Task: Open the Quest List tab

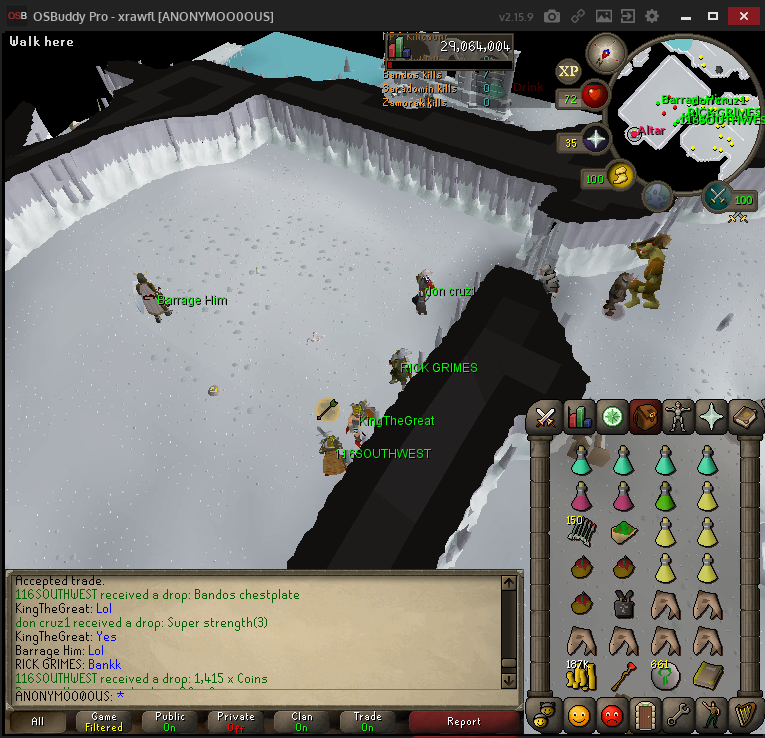Action: [x=612, y=417]
